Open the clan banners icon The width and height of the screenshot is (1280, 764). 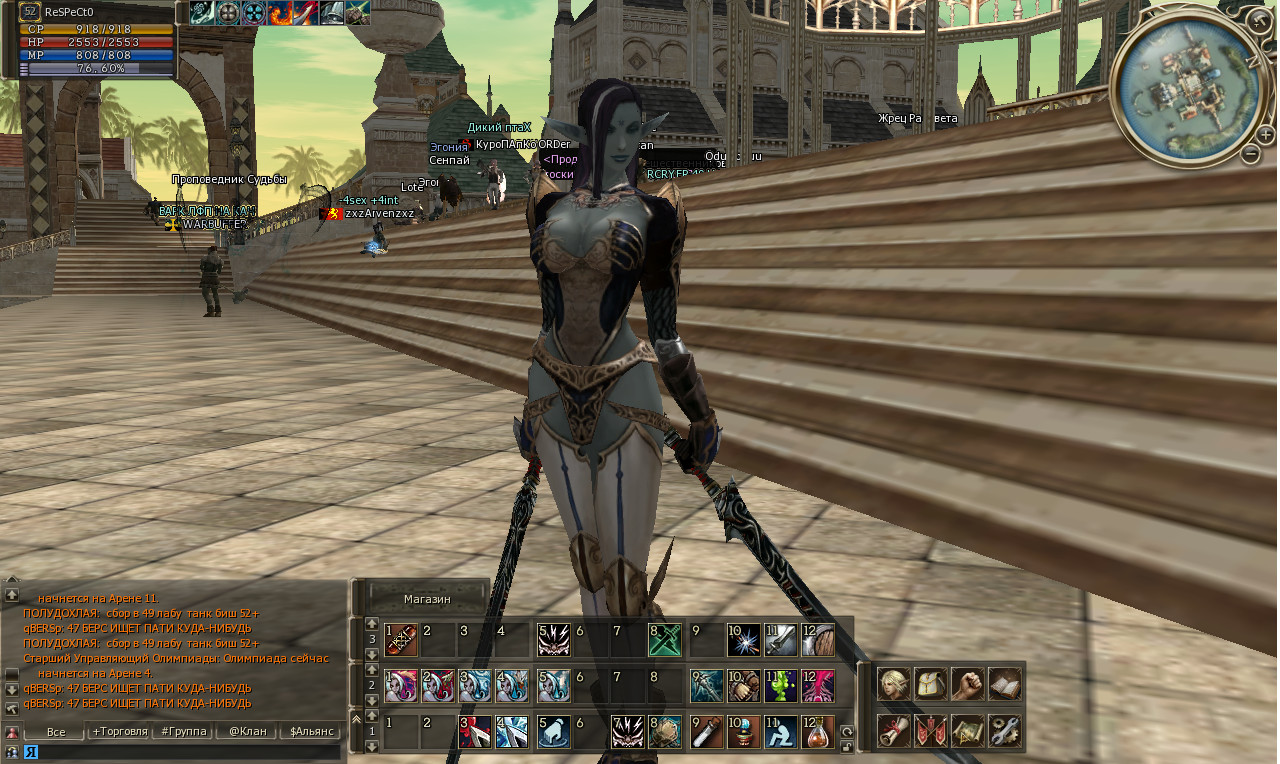(931, 731)
